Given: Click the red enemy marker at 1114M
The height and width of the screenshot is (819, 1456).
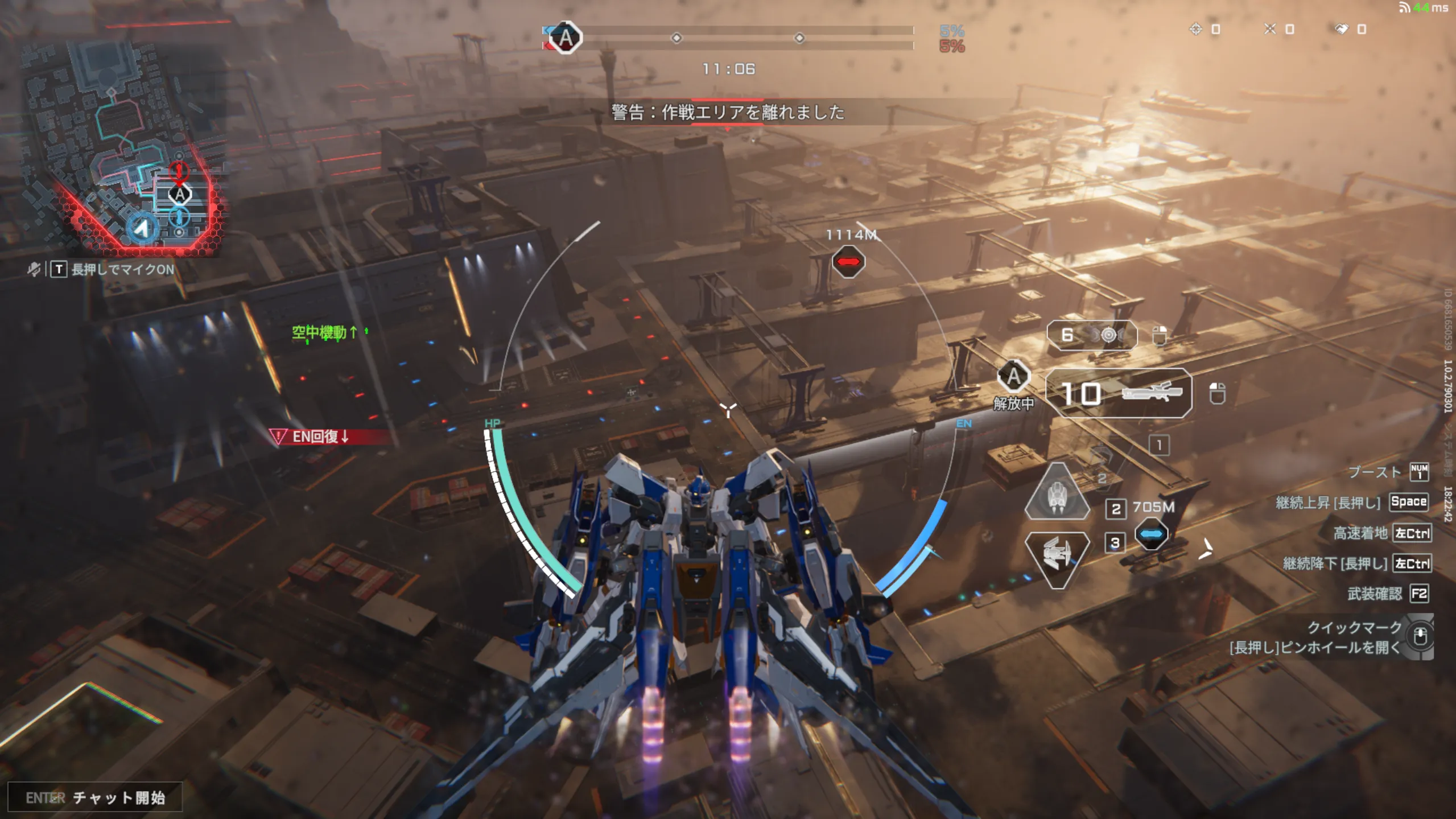Looking at the screenshot, I should 848,262.
